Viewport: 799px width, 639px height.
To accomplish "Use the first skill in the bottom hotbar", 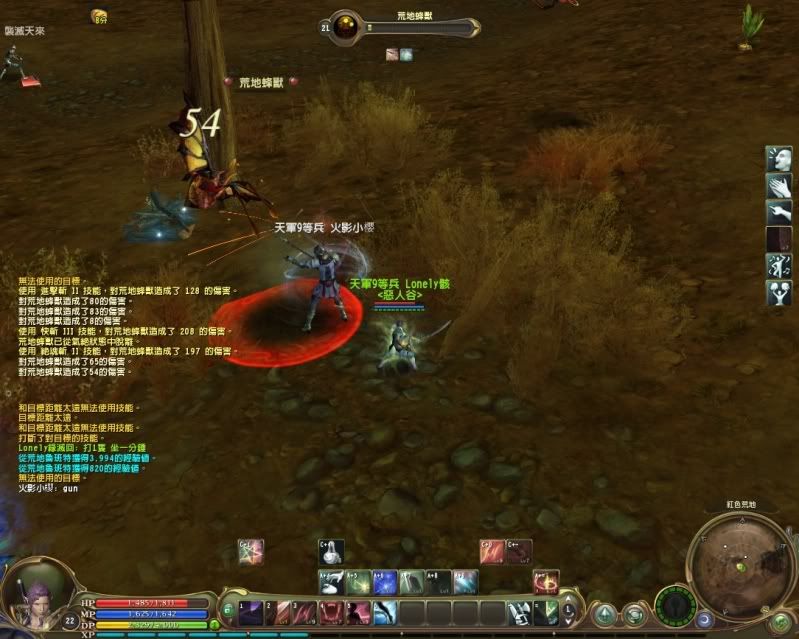I will tap(251, 611).
